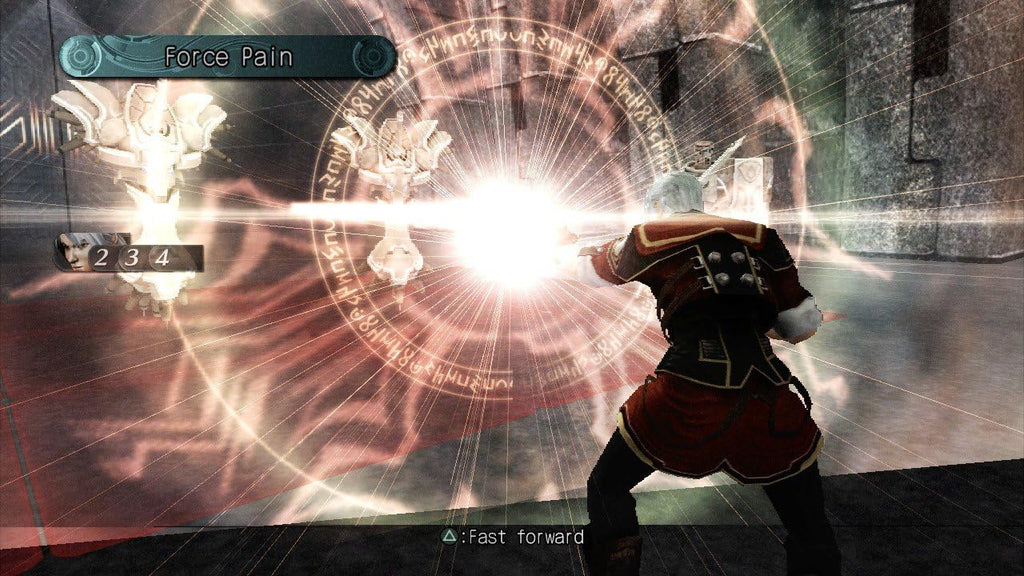The height and width of the screenshot is (576, 1024).
Task: Click the turn order token numbered 4
Action: [x=161, y=258]
